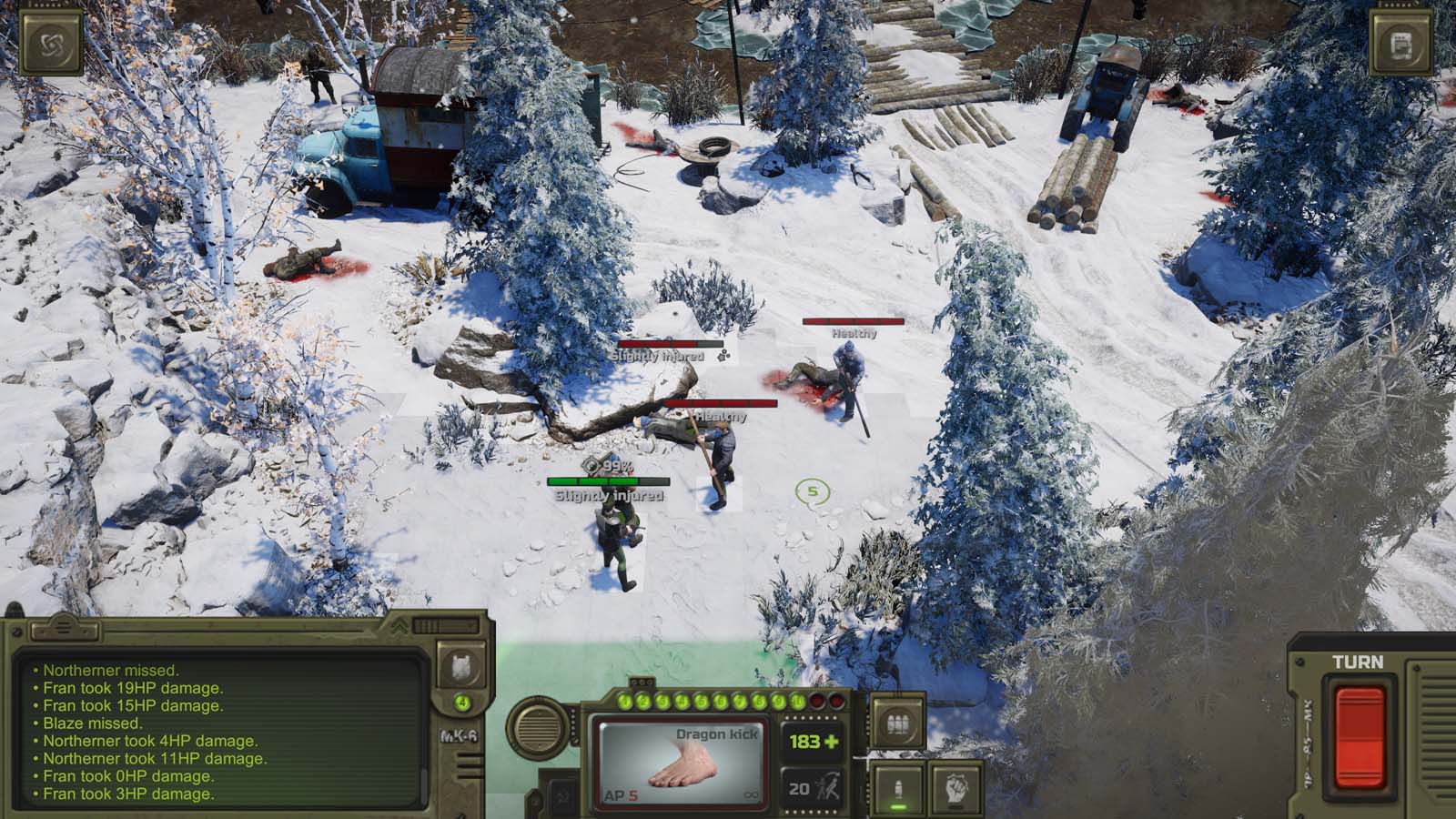Click the Healthy enemy's health bar

click(x=852, y=322)
